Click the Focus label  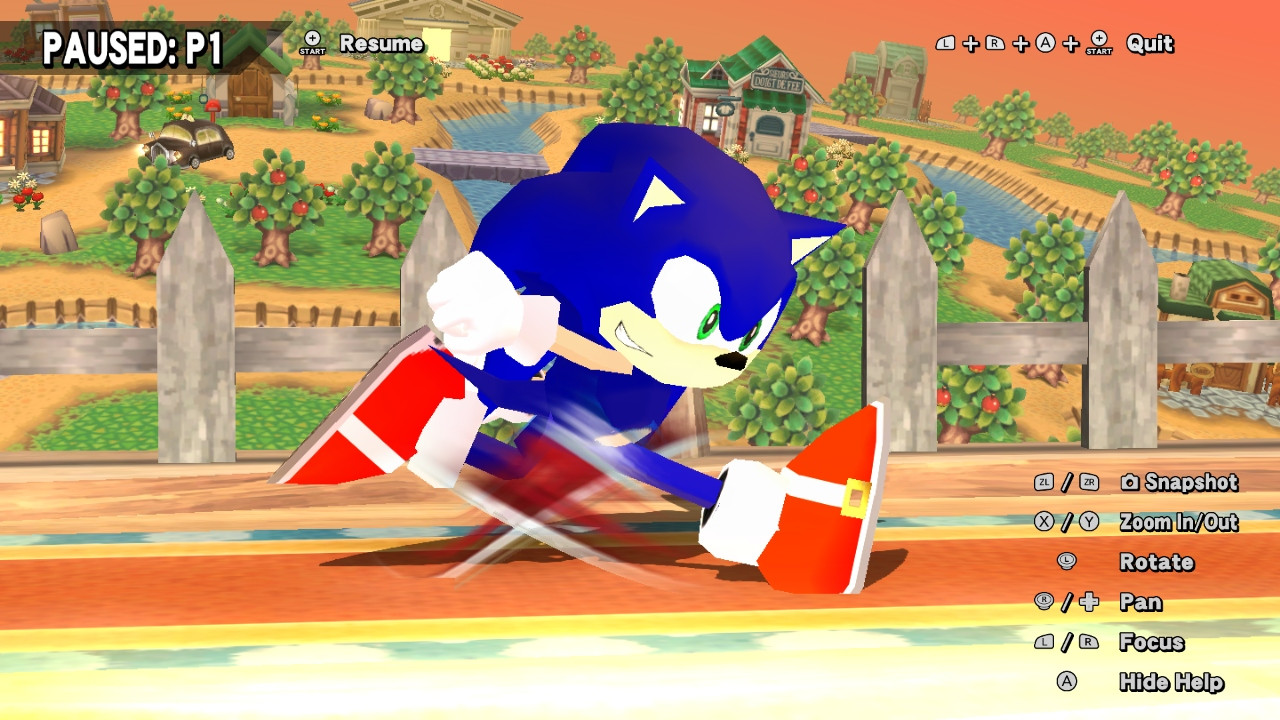pos(1152,641)
